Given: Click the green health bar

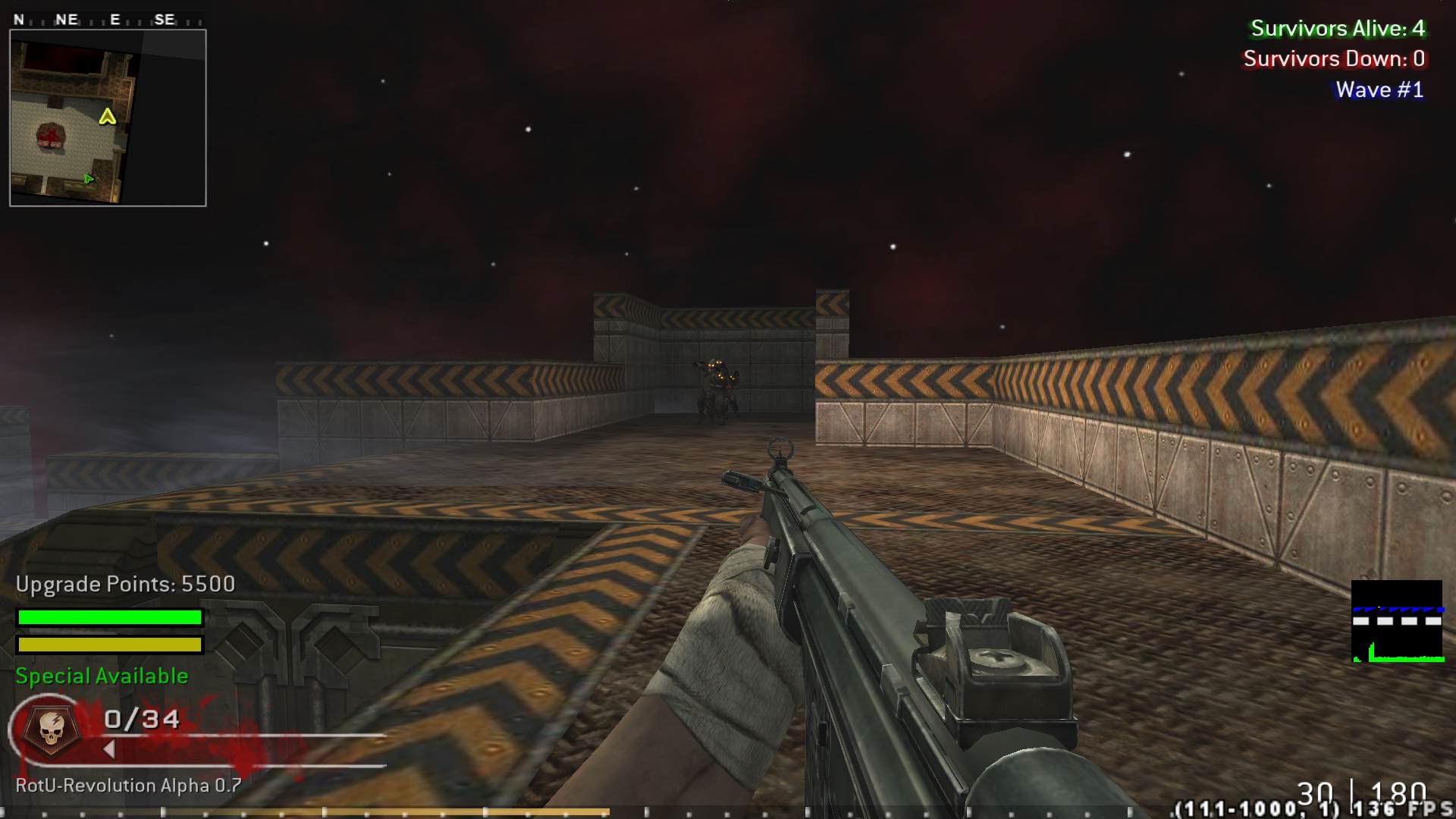Looking at the screenshot, I should [x=109, y=618].
